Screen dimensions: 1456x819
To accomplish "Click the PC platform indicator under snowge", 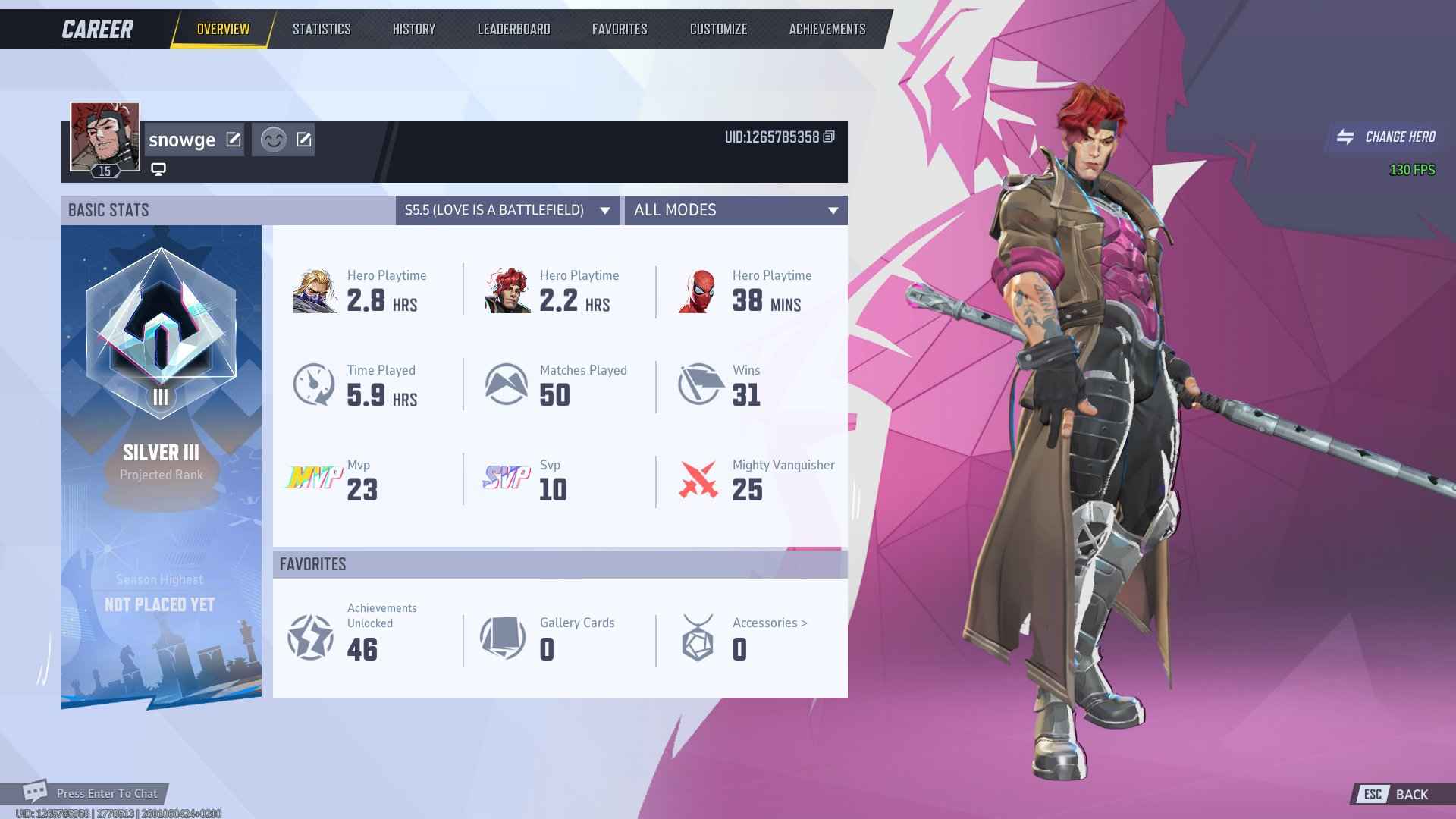I will point(158,168).
